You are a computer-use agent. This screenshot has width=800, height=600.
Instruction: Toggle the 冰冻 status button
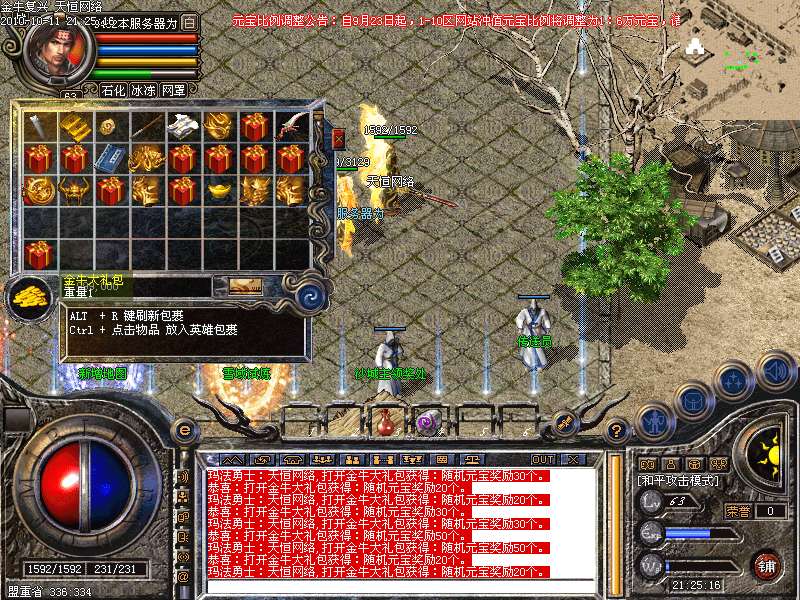[x=143, y=90]
